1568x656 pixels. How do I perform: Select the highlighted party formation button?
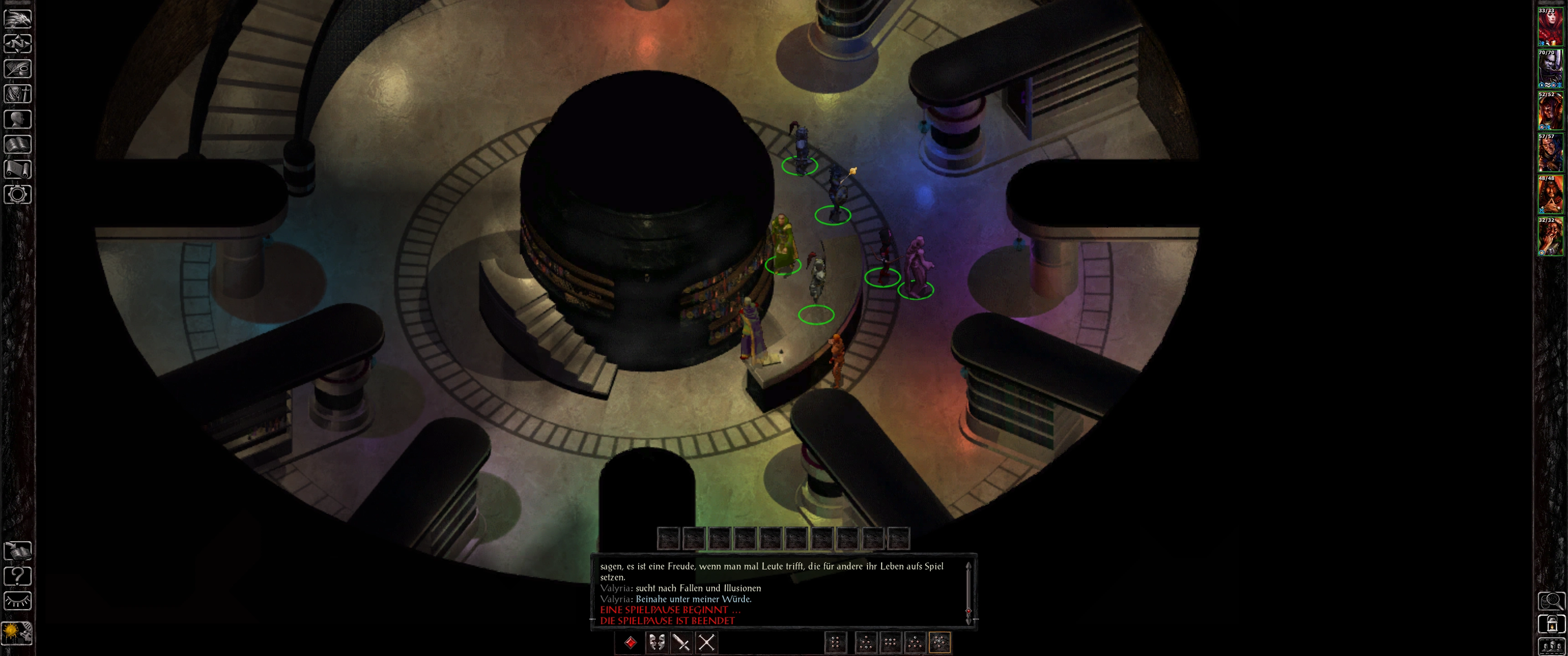(939, 642)
